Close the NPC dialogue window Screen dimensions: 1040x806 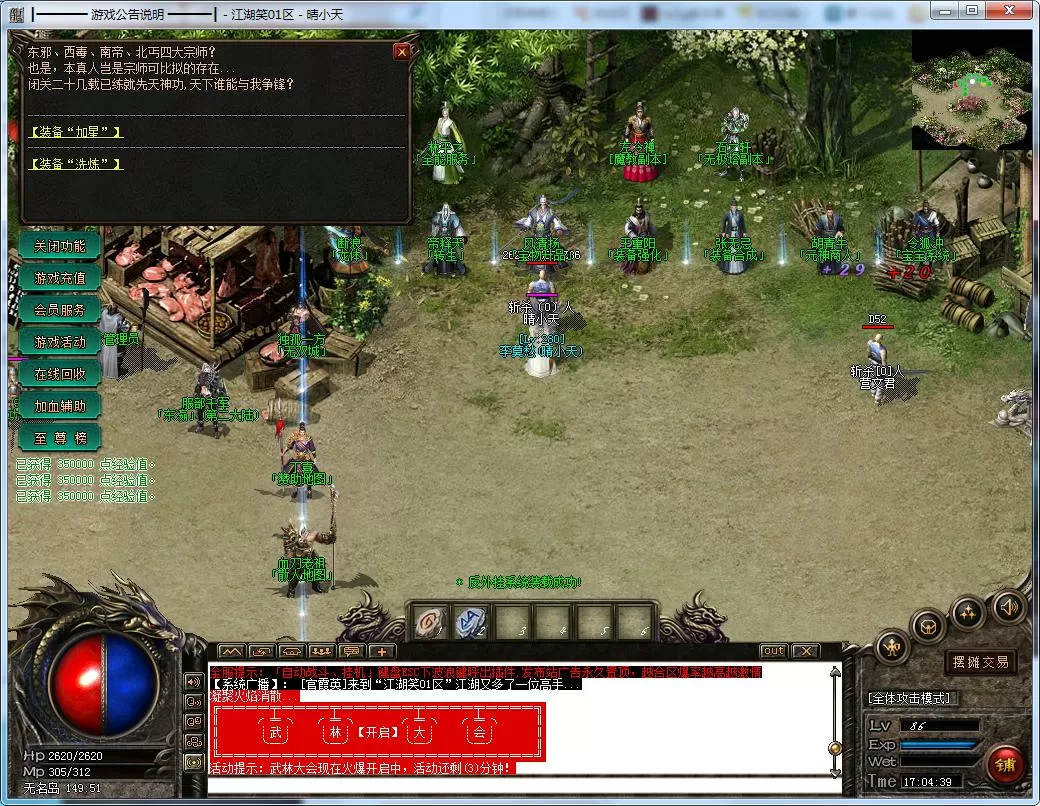(402, 52)
